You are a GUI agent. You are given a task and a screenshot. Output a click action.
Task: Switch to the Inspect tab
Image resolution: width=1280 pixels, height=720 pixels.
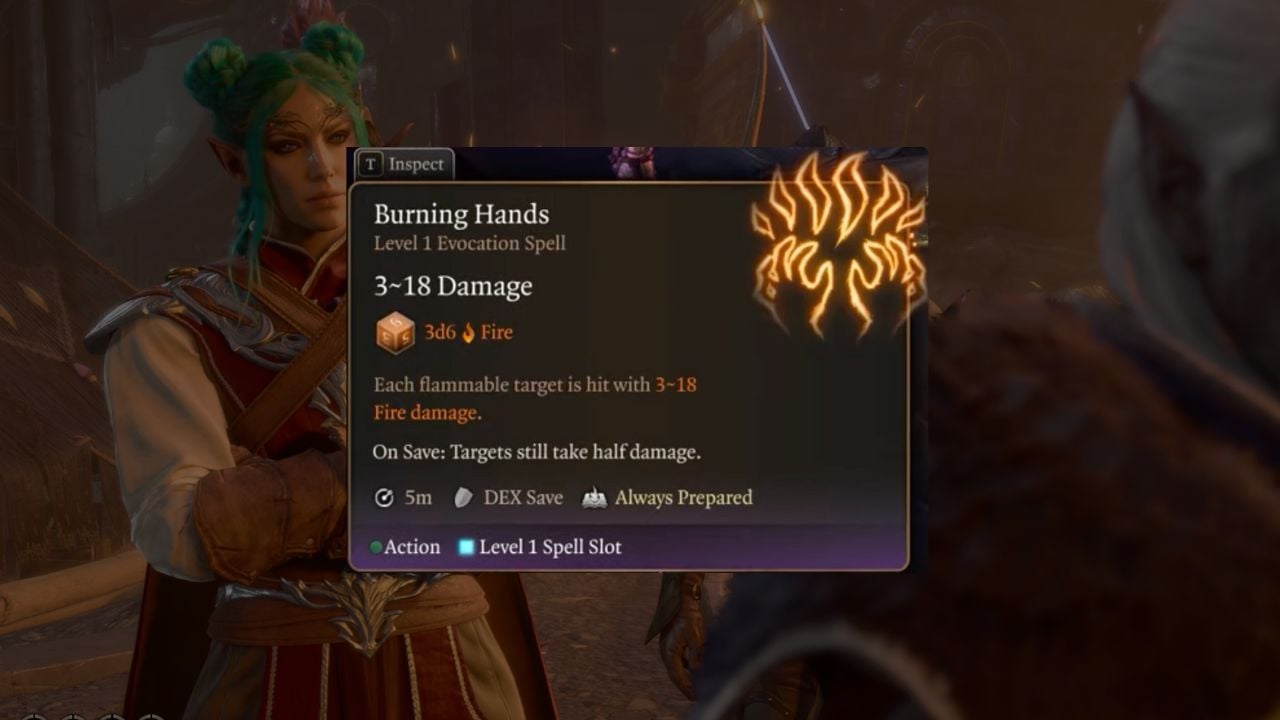(x=404, y=165)
